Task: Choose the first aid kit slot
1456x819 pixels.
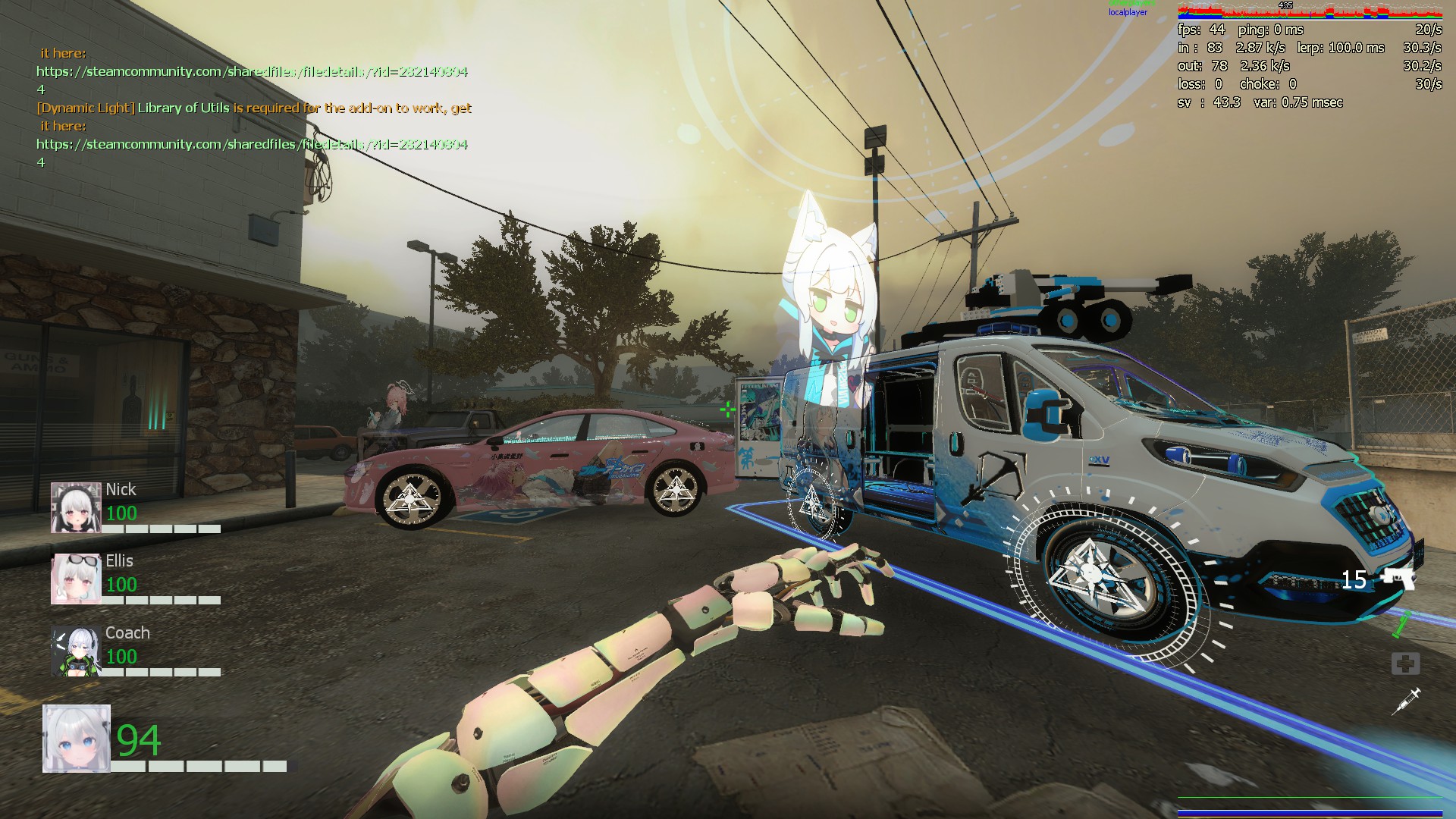Action: [1405, 664]
